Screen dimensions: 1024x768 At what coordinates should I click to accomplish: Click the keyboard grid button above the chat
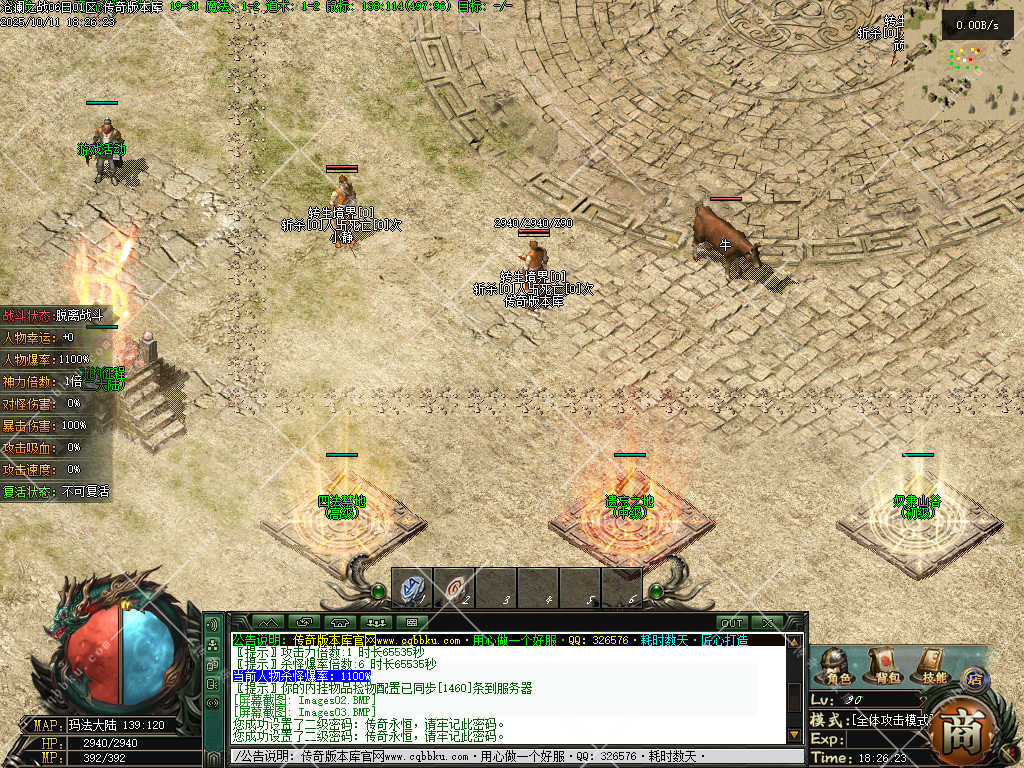[x=411, y=623]
